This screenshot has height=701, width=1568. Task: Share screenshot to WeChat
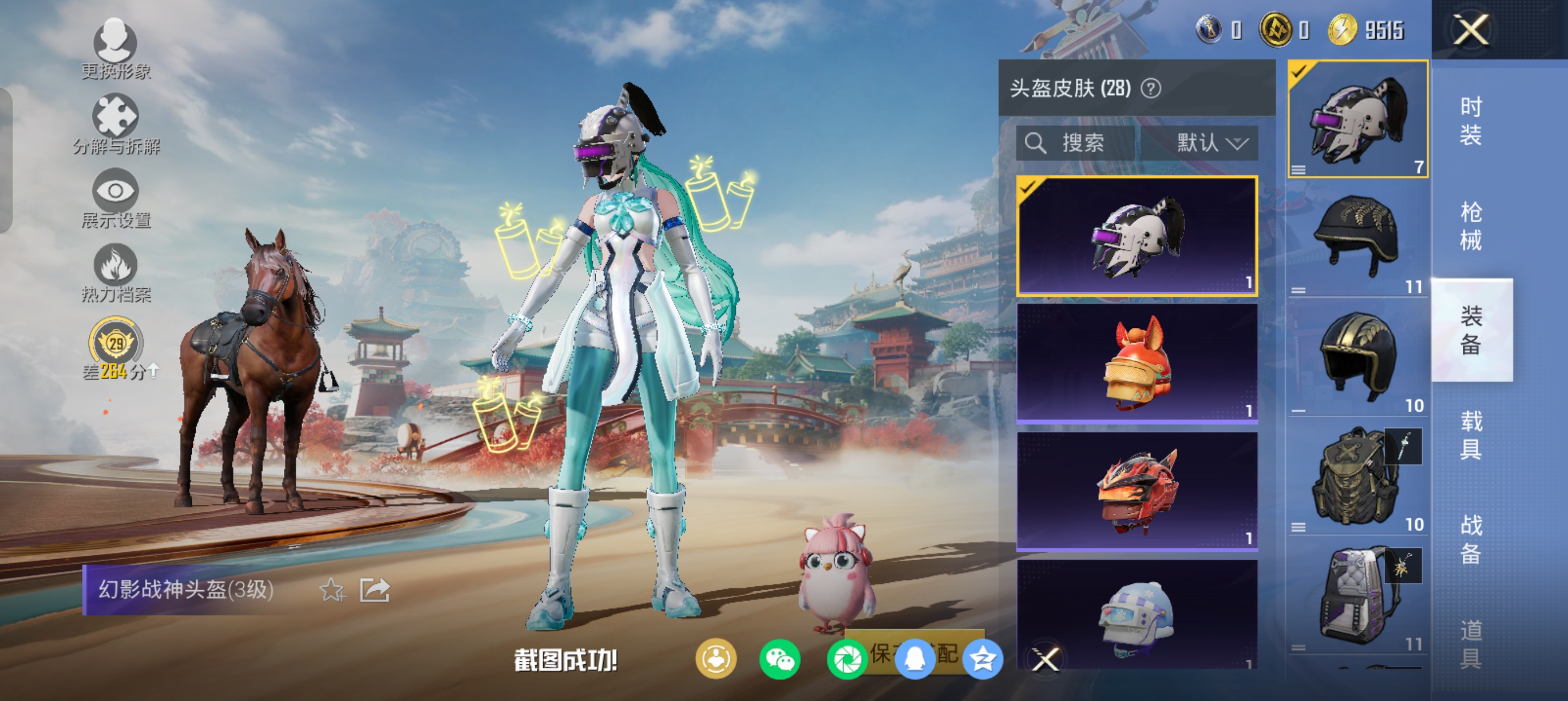click(779, 660)
